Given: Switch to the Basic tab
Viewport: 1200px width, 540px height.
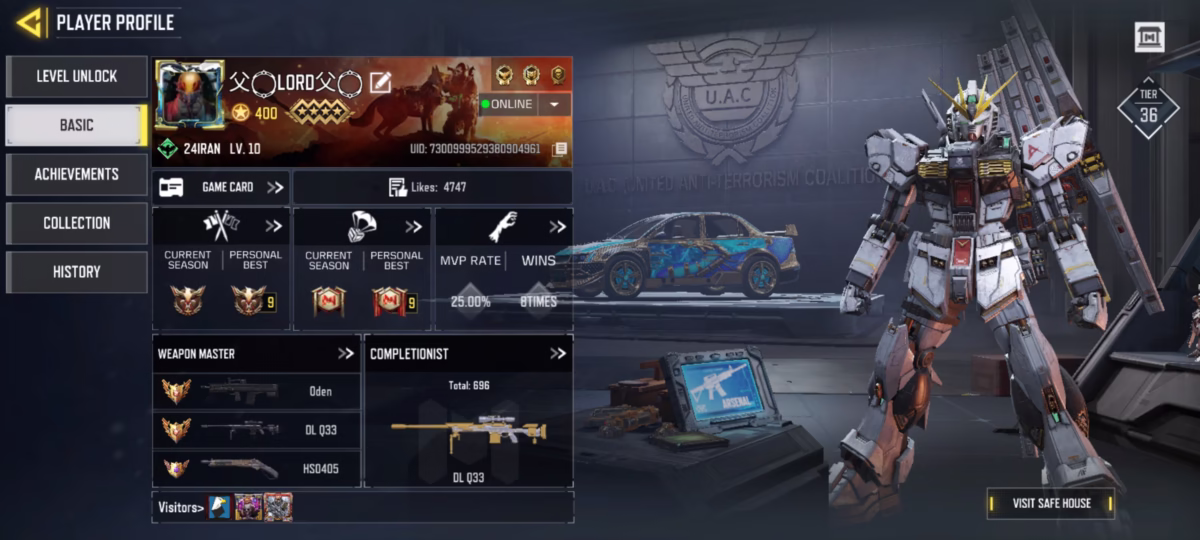Looking at the screenshot, I should pos(76,125).
